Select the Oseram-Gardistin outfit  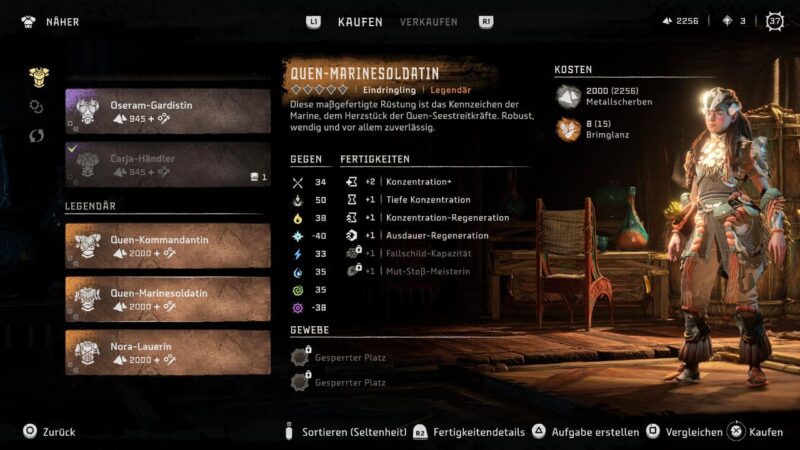tap(168, 111)
